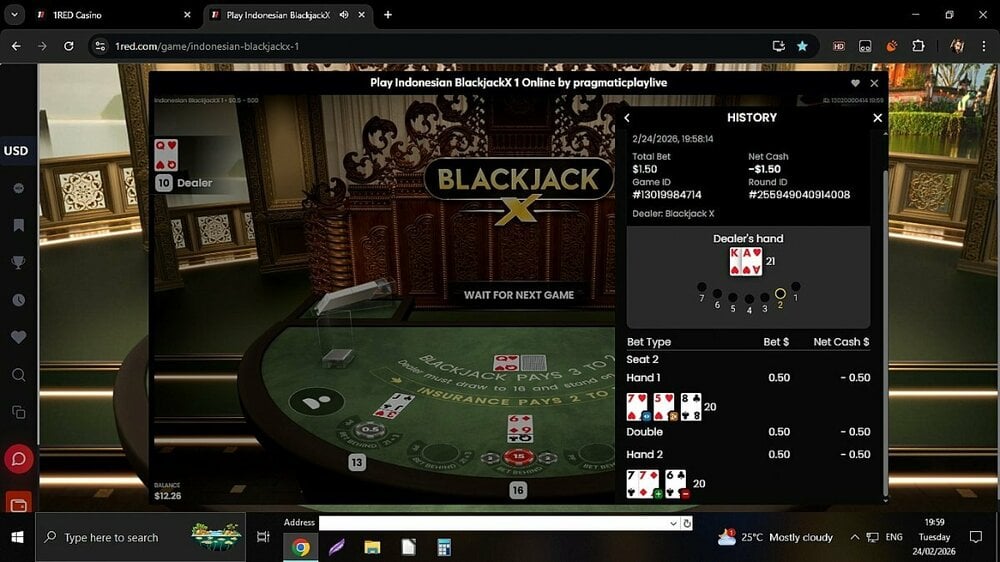Open the red chat bubble button
The height and width of the screenshot is (562, 1000).
tap(18, 459)
